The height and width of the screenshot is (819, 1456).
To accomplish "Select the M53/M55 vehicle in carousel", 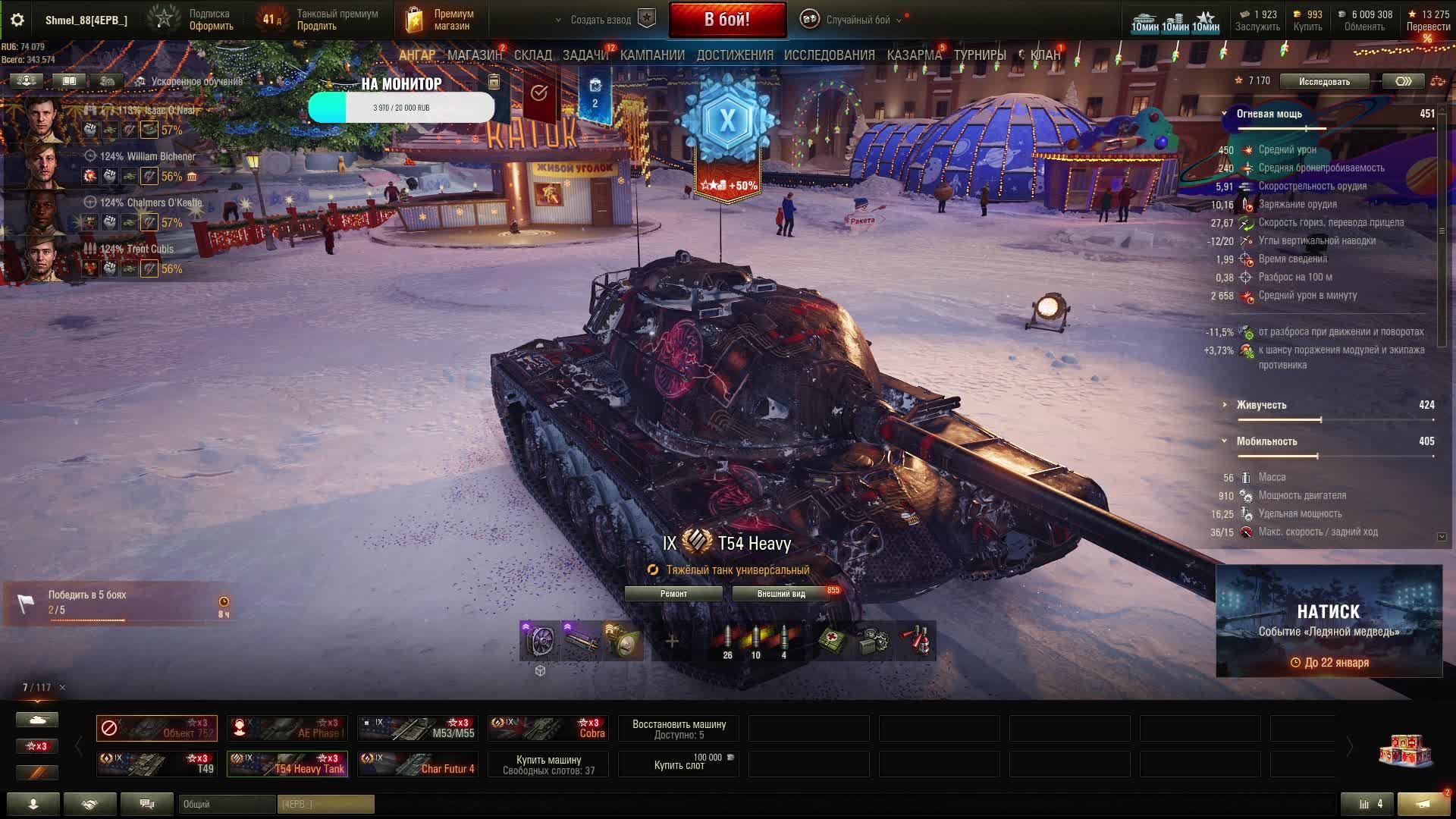I will point(418,728).
